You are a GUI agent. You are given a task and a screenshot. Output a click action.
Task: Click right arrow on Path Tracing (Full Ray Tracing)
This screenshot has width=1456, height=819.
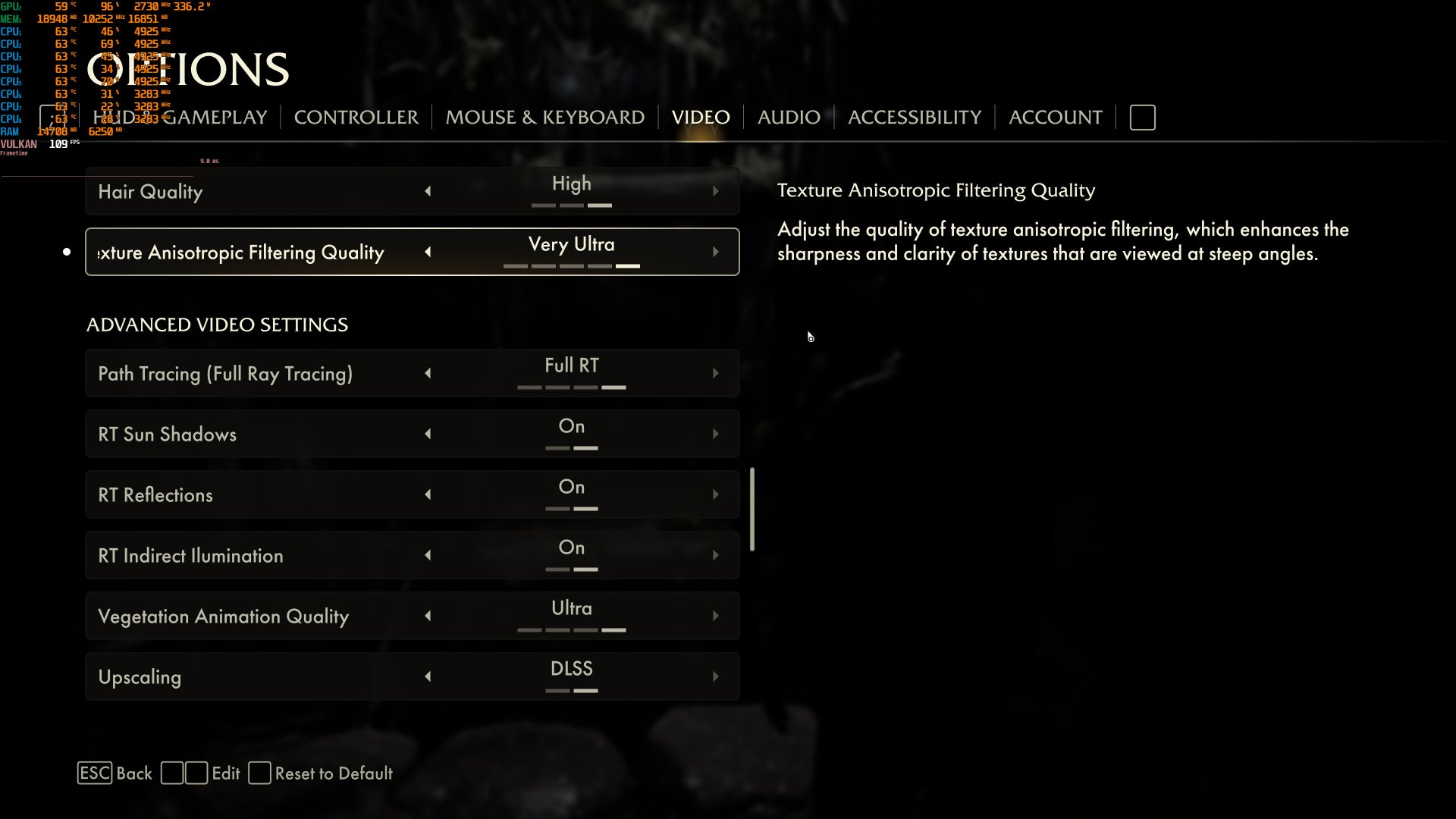click(716, 372)
